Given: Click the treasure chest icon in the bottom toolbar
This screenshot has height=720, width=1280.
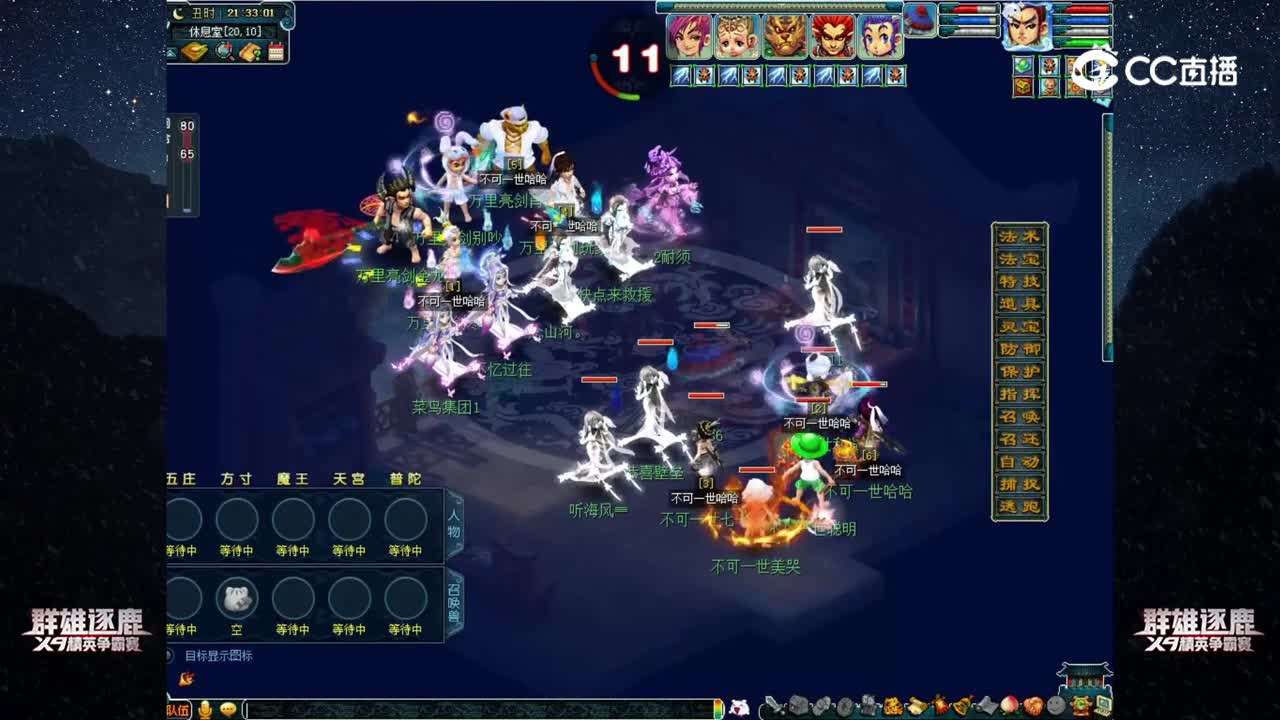Looking at the screenshot, I should (797, 707).
